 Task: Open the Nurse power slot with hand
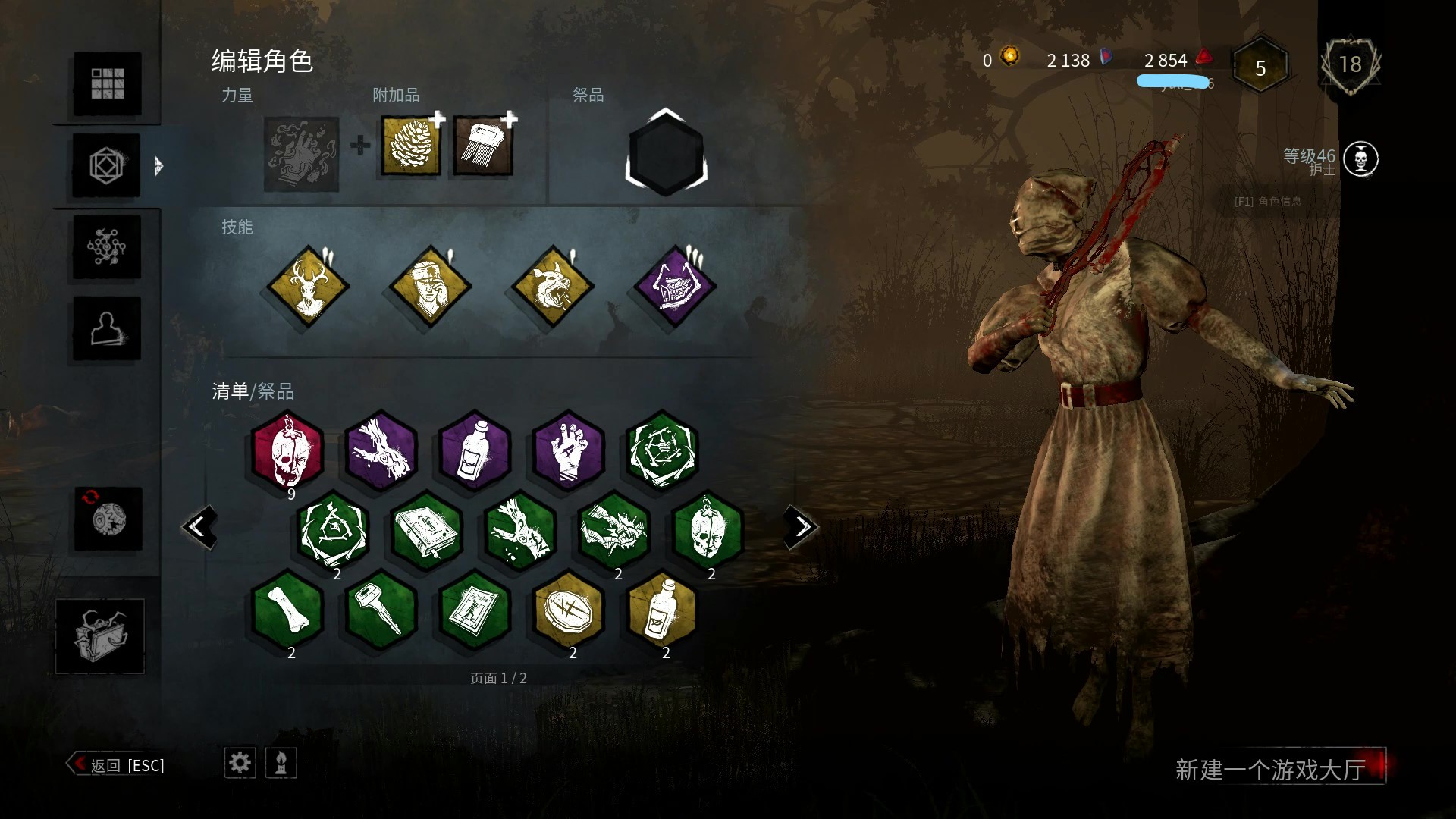(x=301, y=154)
